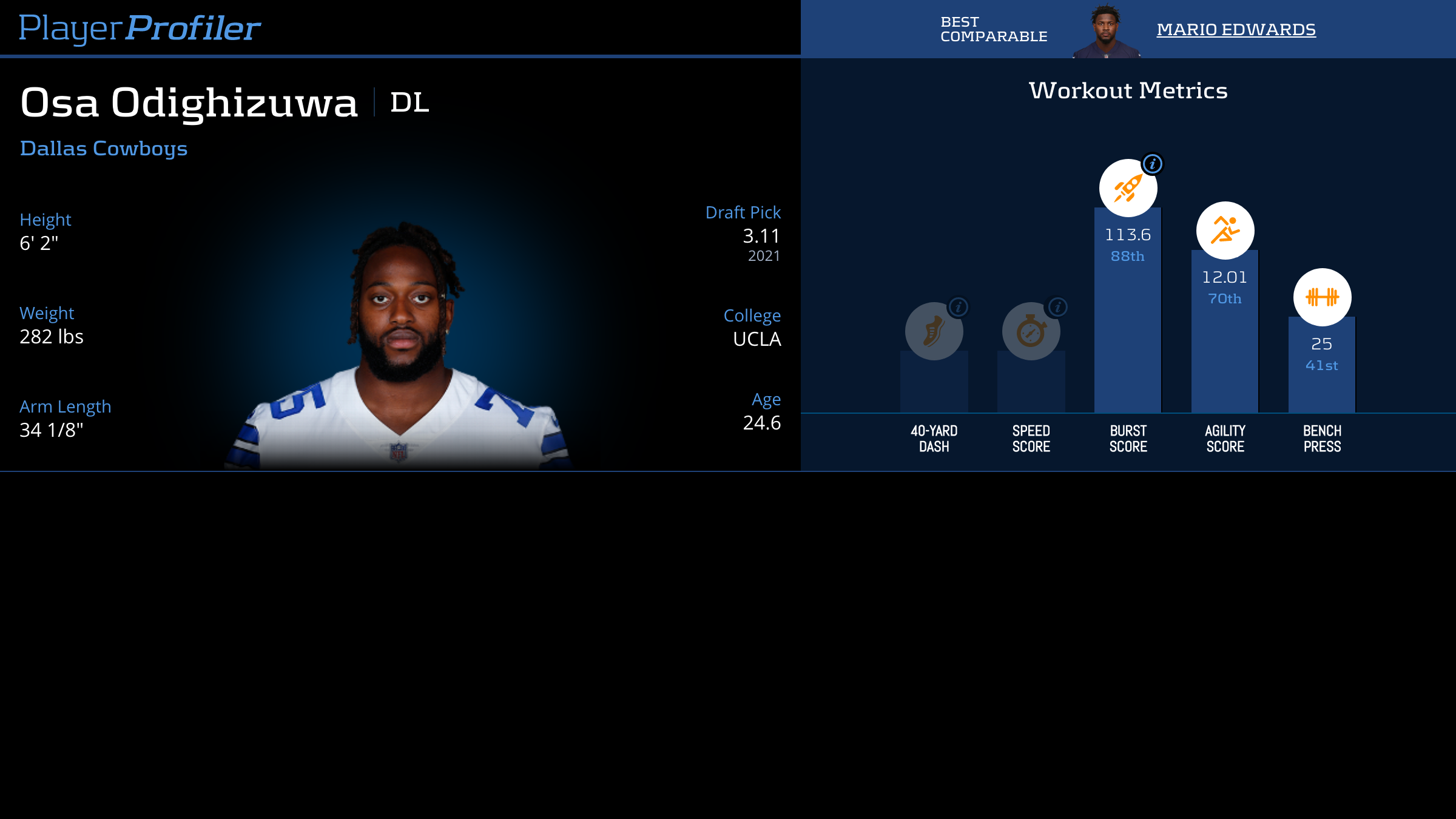This screenshot has height=819, width=1456.
Task: Show info for the Speed Score metric
Action: (x=1058, y=307)
